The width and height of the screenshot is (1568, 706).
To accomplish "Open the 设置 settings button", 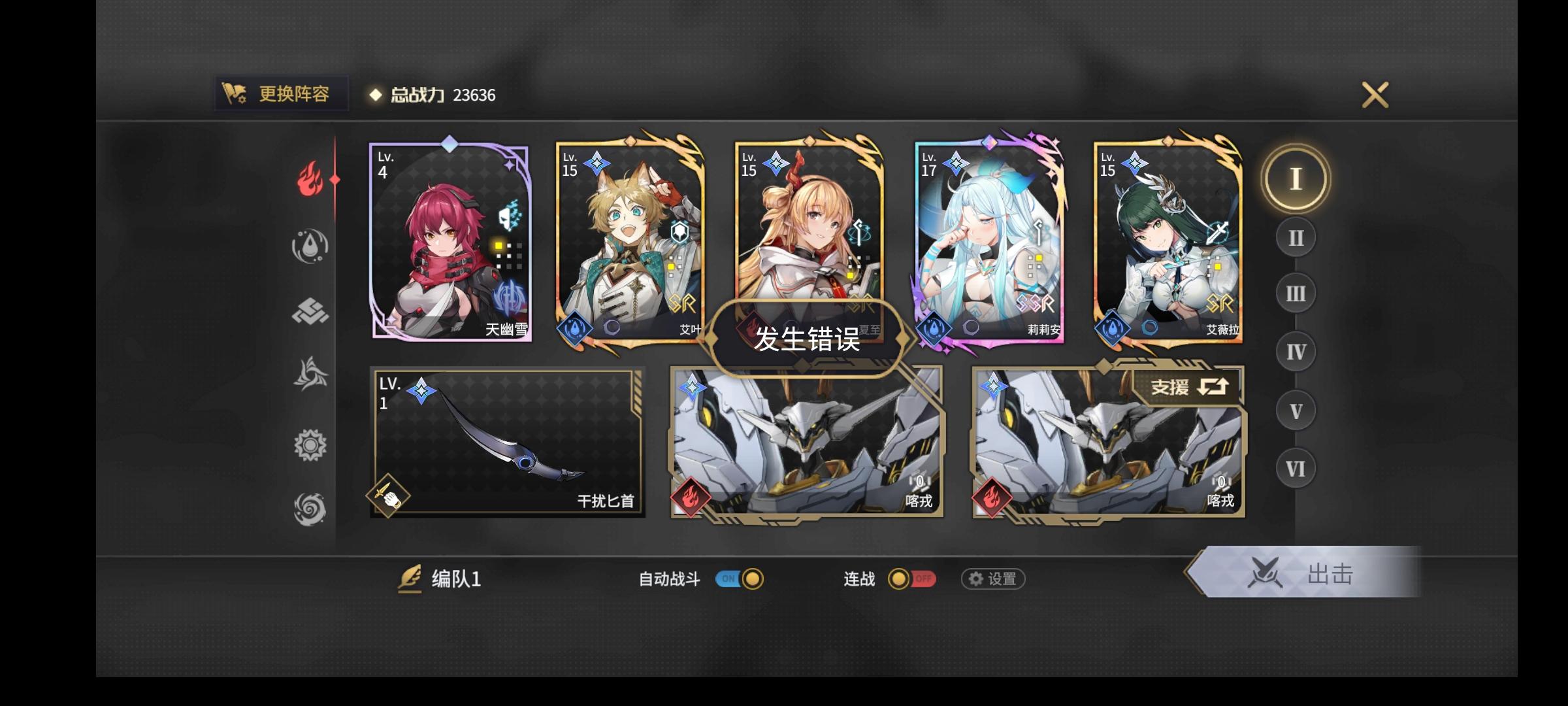I will (x=992, y=579).
